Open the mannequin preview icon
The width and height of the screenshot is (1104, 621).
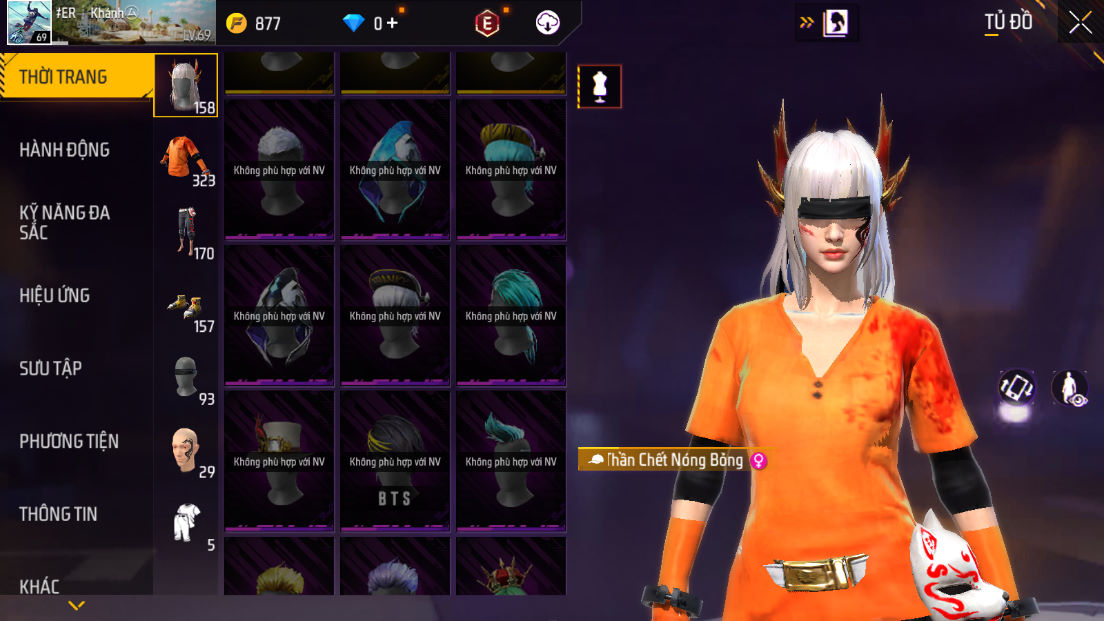pyautogui.click(x=600, y=86)
